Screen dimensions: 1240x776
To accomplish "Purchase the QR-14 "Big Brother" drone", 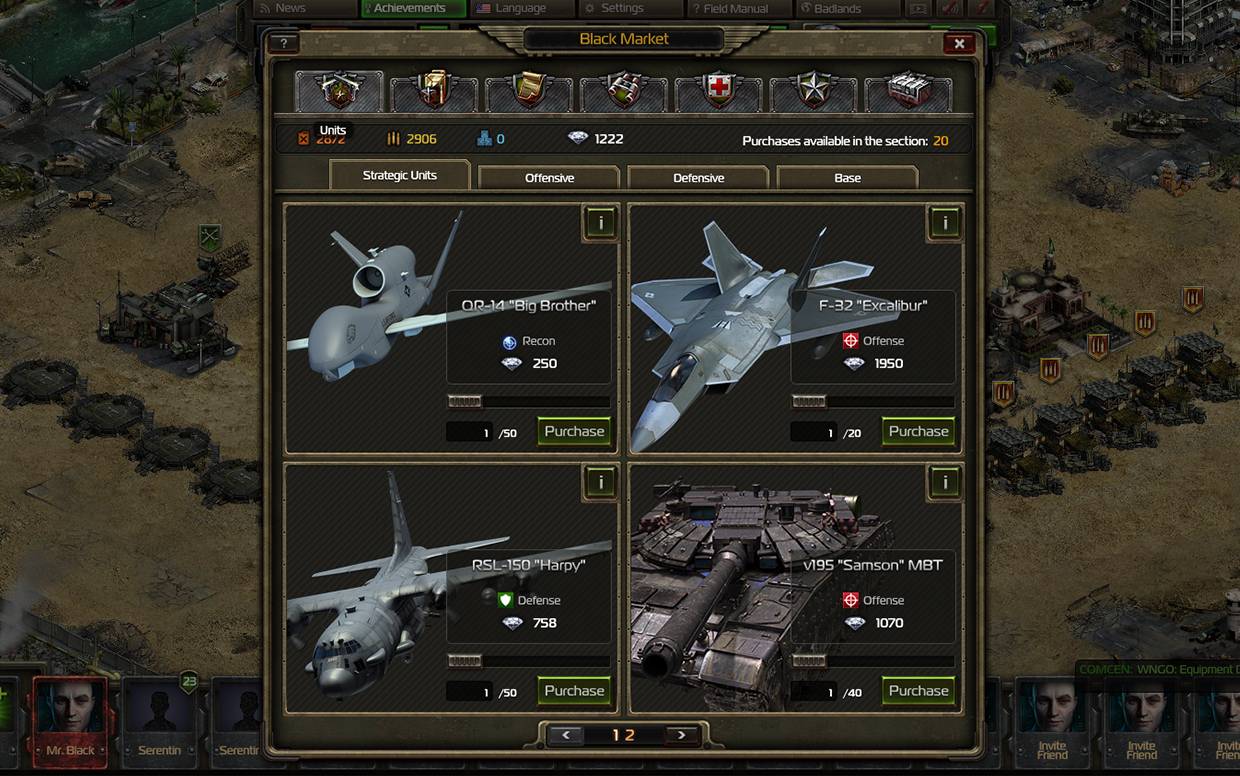I will click(x=574, y=431).
